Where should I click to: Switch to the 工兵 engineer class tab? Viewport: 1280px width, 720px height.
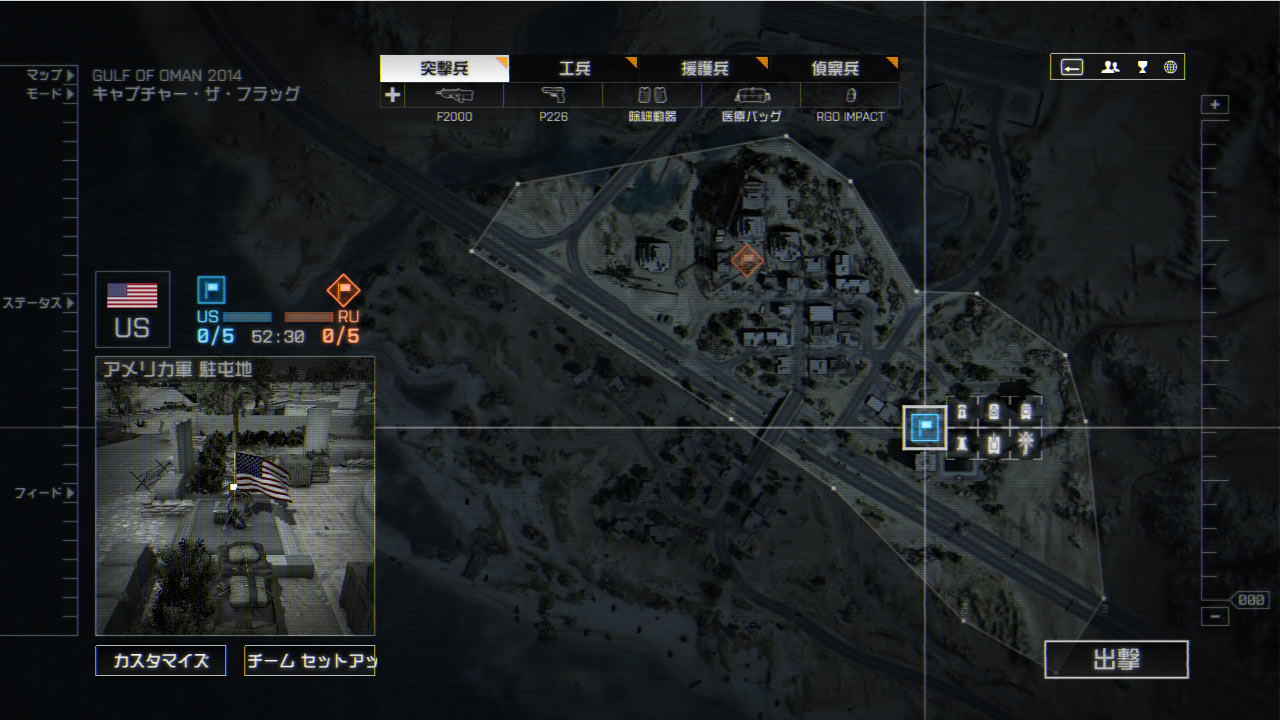click(x=574, y=69)
